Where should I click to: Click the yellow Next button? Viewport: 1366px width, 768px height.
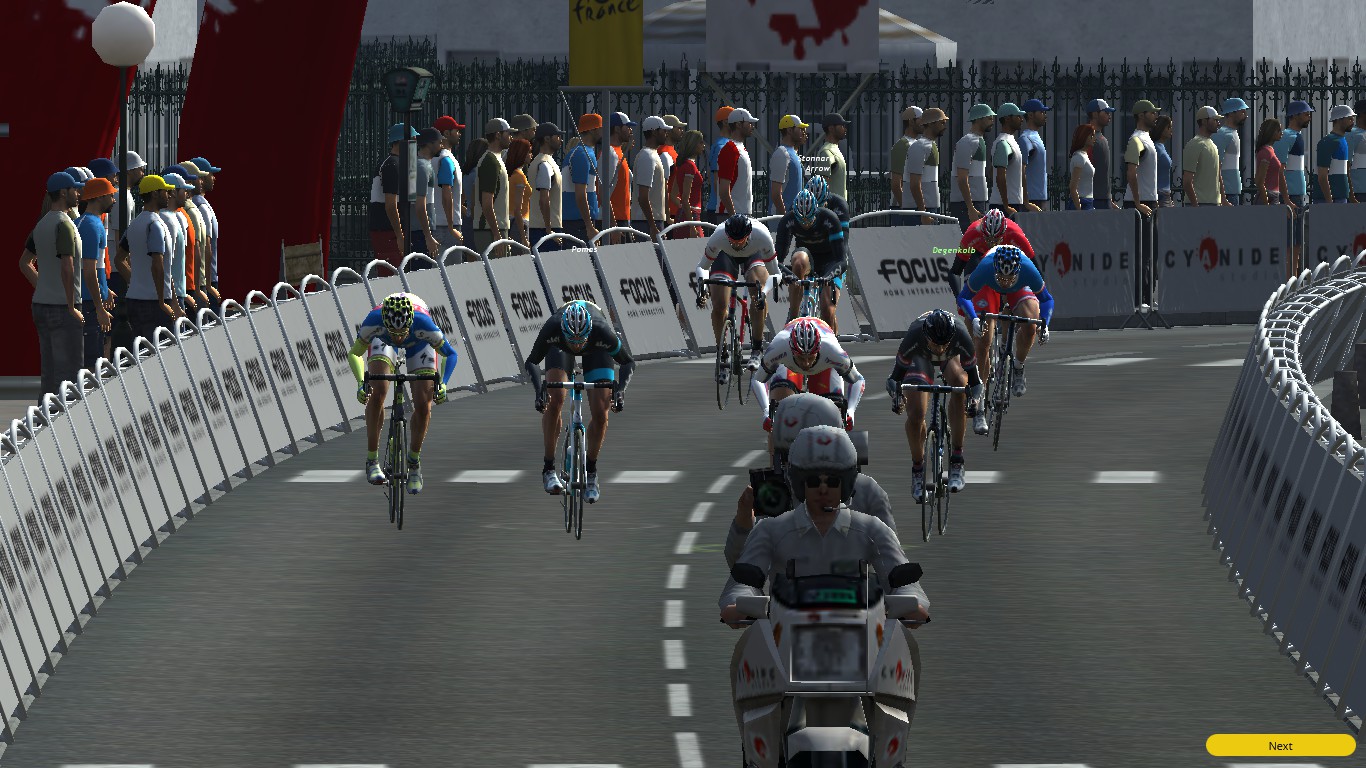point(1280,745)
